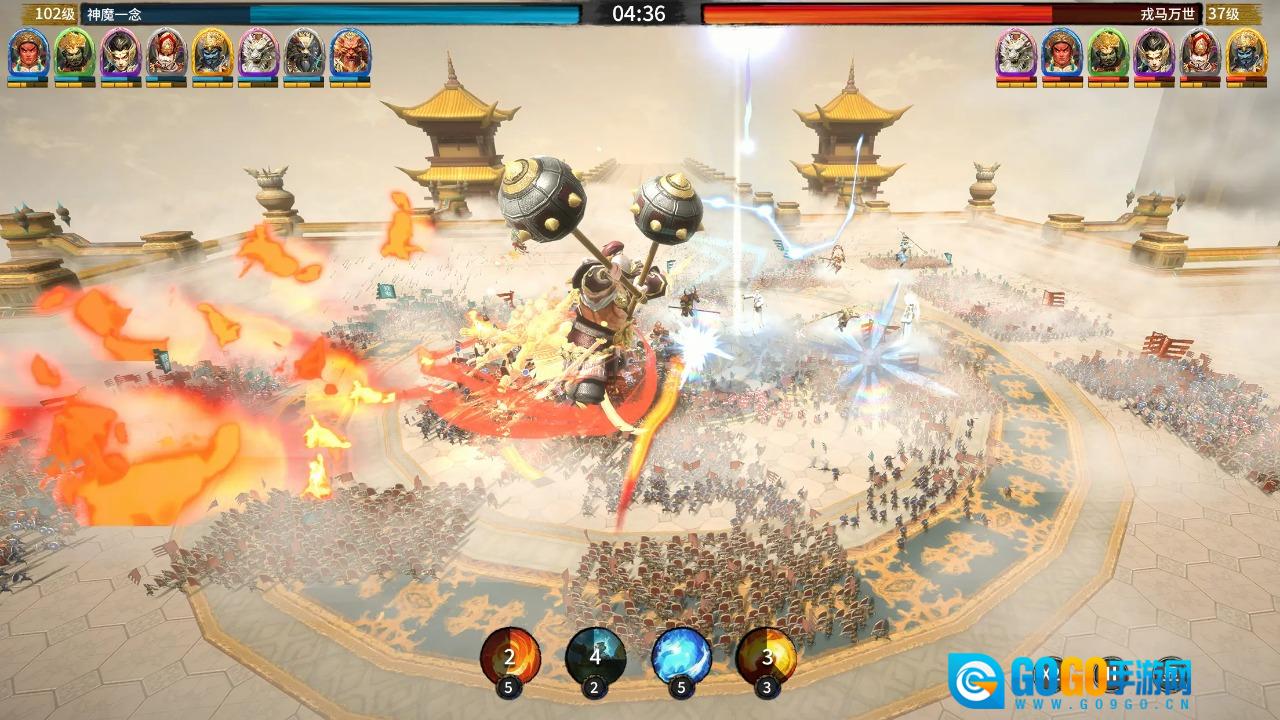1280x720 pixels.
Task: Select the left team's yellow-framed blue-faced hero
Action: click(x=212, y=52)
